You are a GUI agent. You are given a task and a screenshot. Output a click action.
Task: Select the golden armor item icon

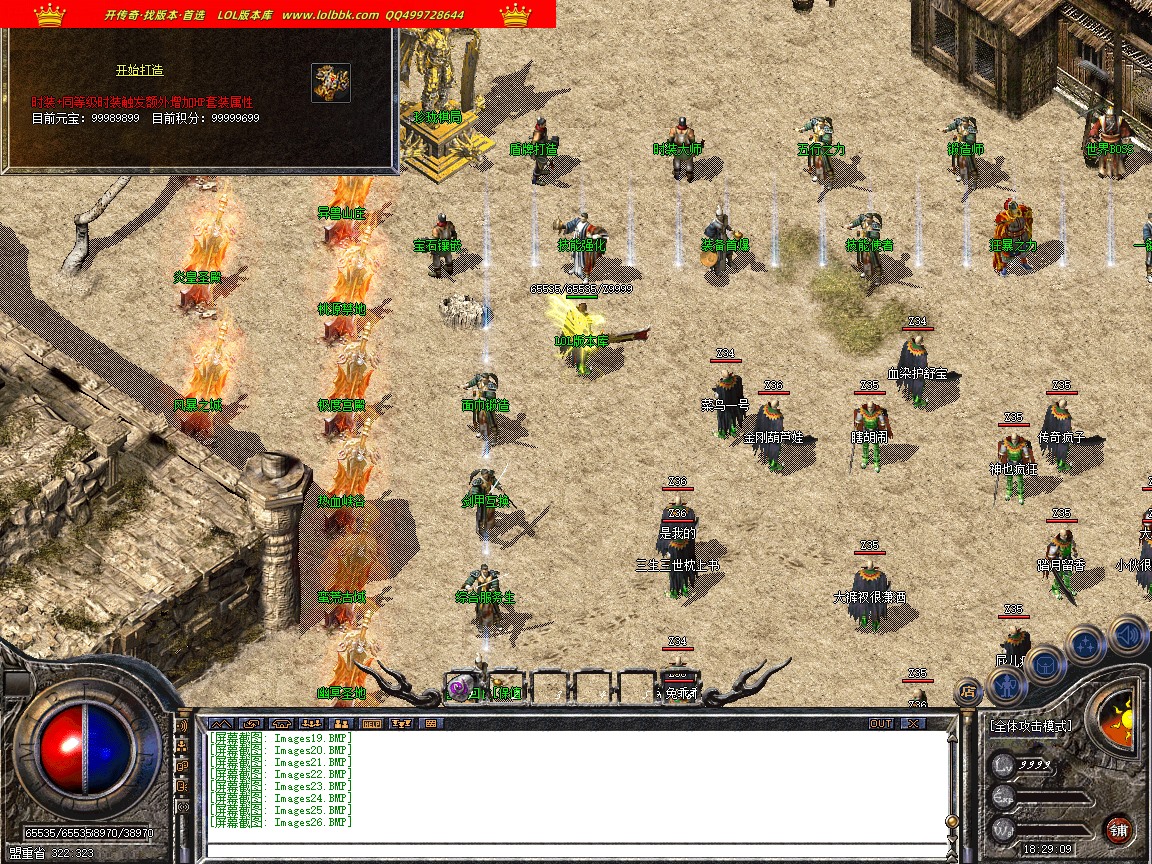click(330, 83)
